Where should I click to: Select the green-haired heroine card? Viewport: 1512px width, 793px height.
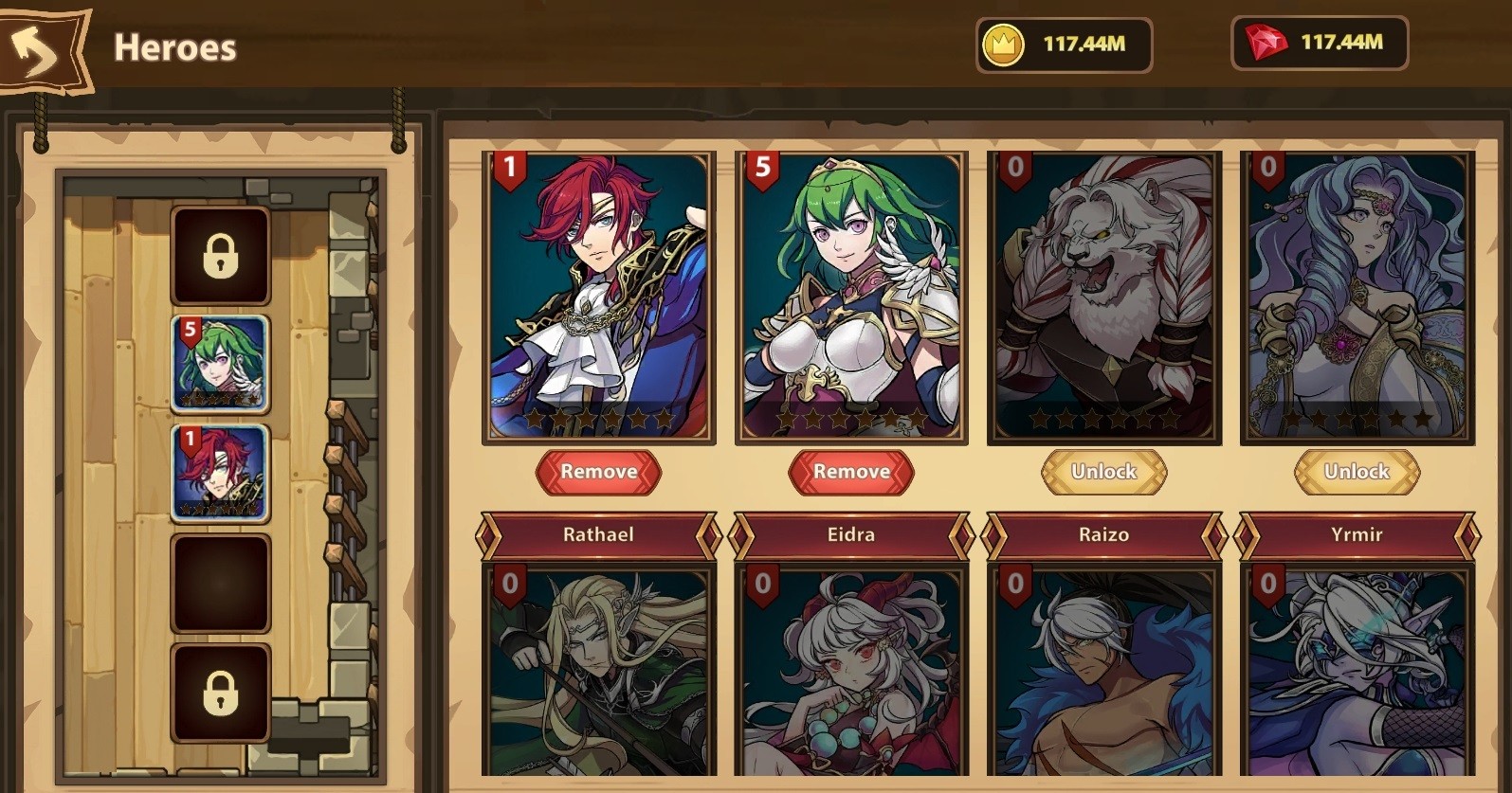click(x=851, y=297)
